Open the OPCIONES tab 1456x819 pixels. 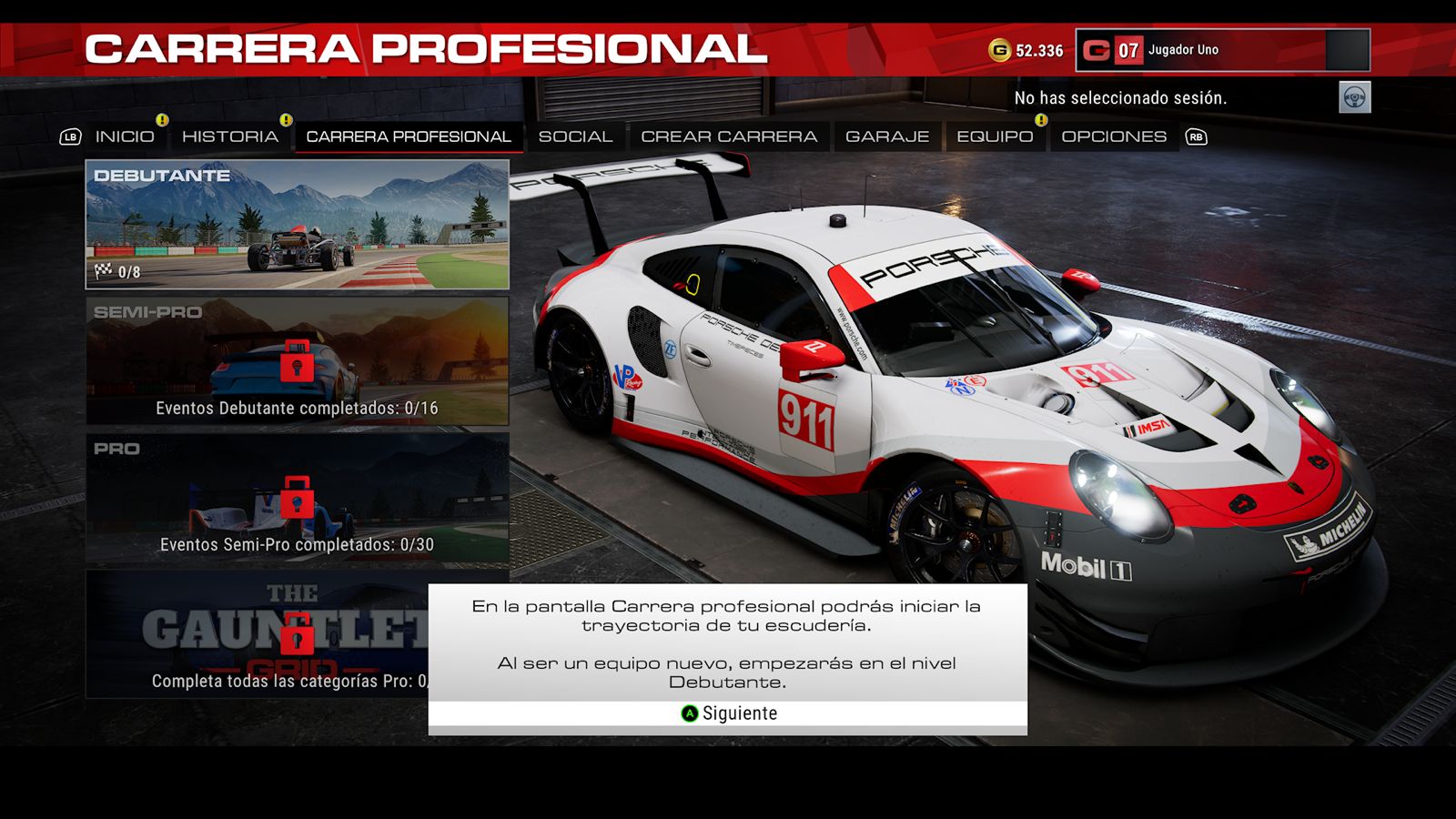pos(1114,136)
